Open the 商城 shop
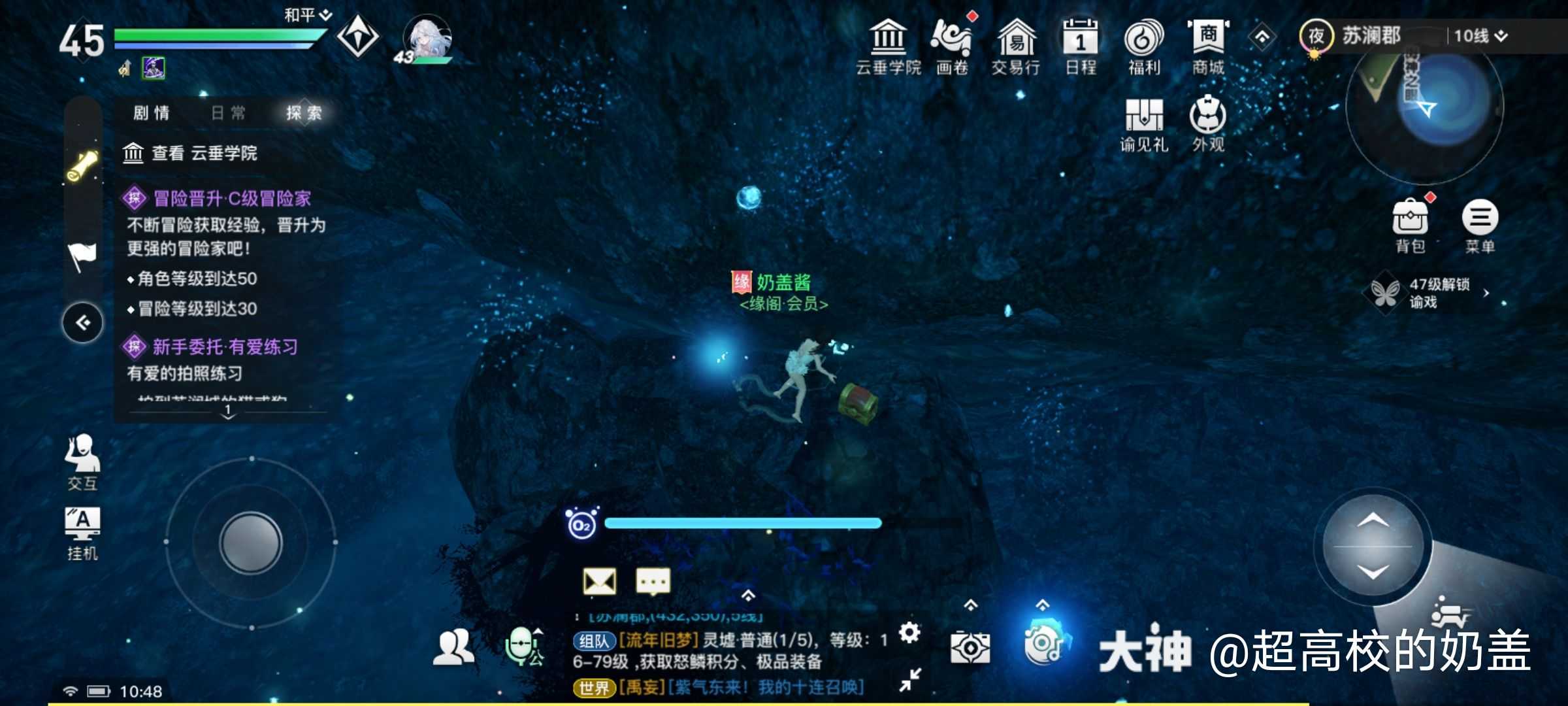 click(1208, 46)
